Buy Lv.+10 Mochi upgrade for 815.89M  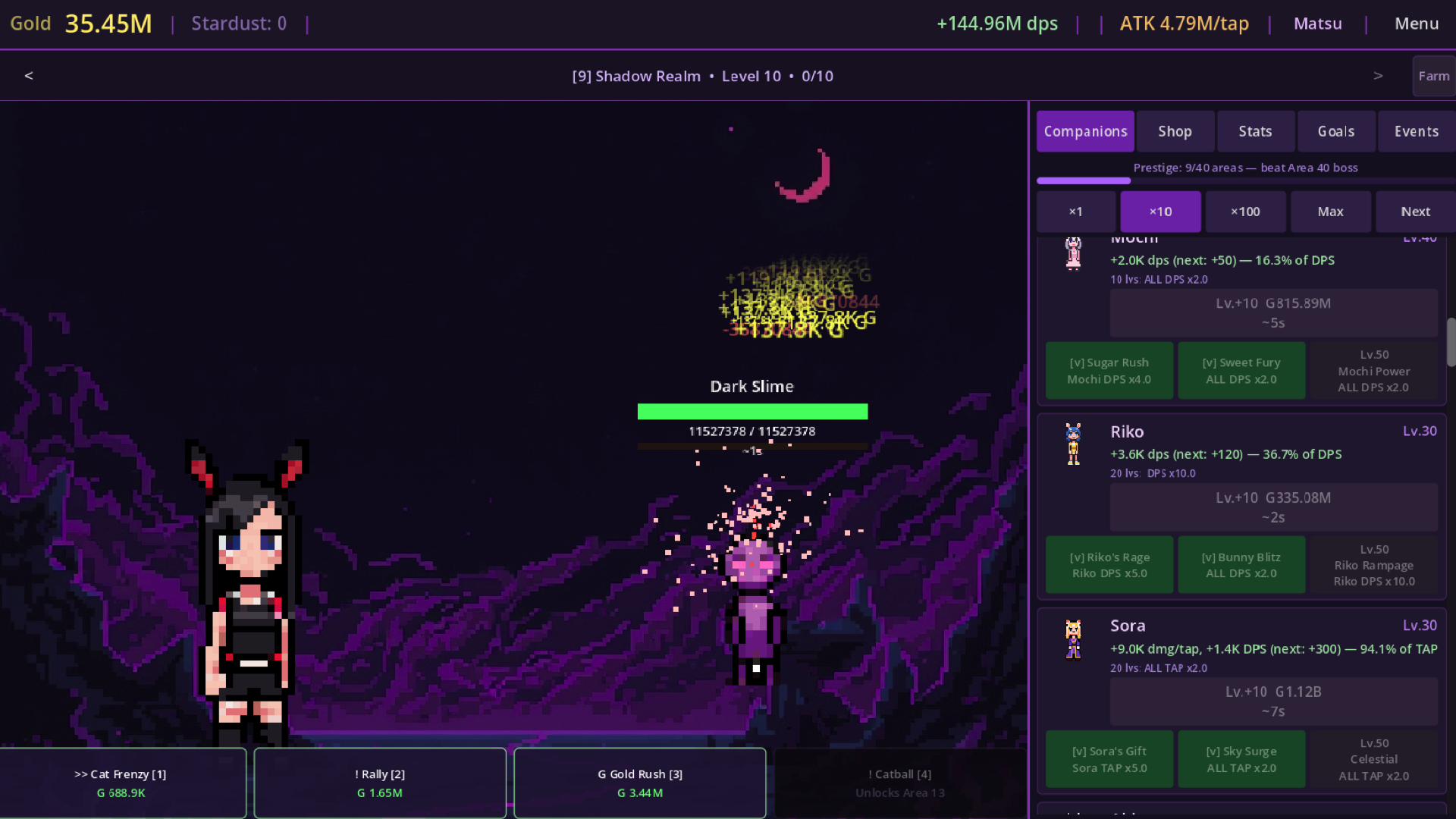(1273, 312)
